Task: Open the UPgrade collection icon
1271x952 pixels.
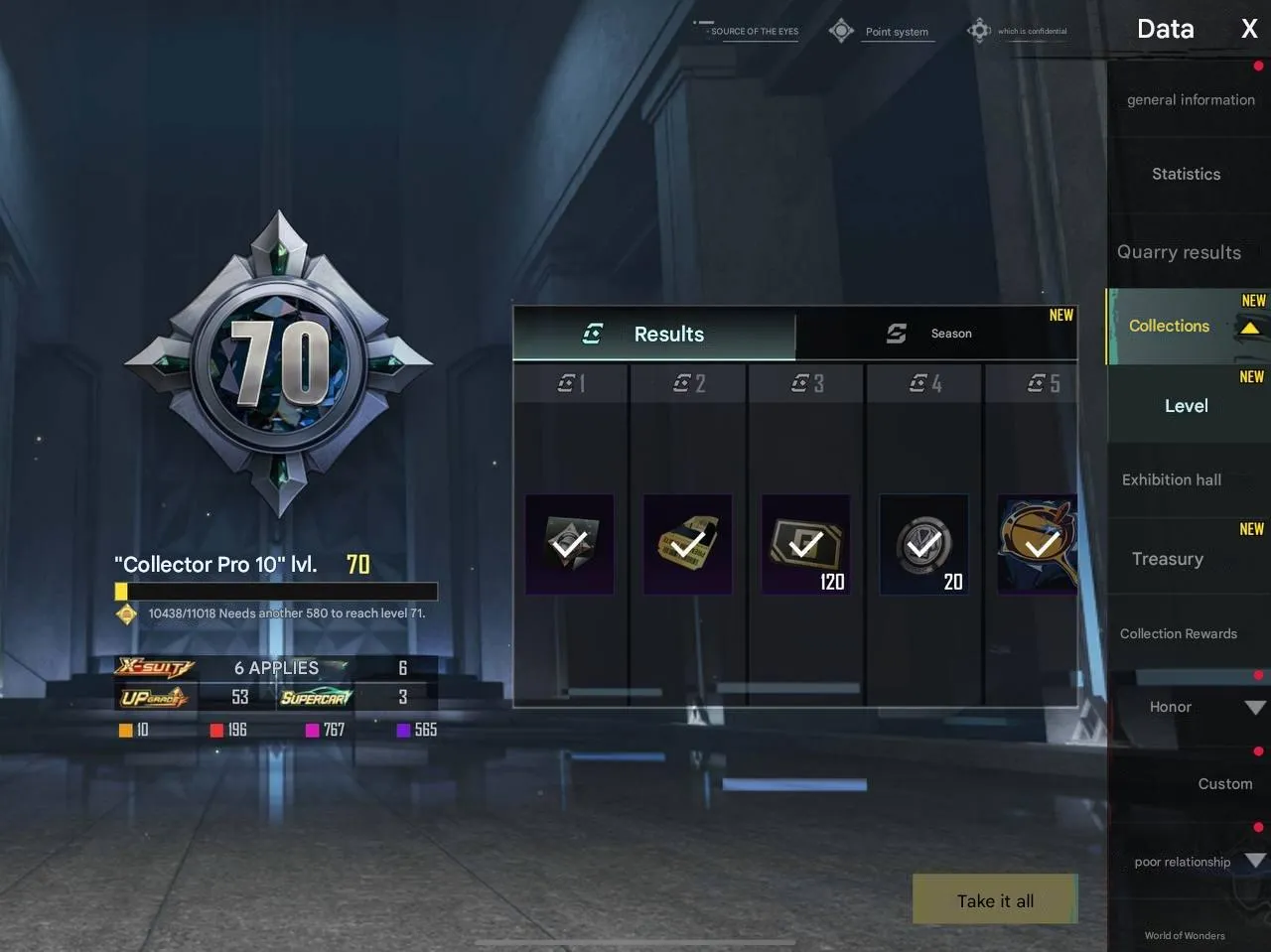Action: (x=154, y=697)
